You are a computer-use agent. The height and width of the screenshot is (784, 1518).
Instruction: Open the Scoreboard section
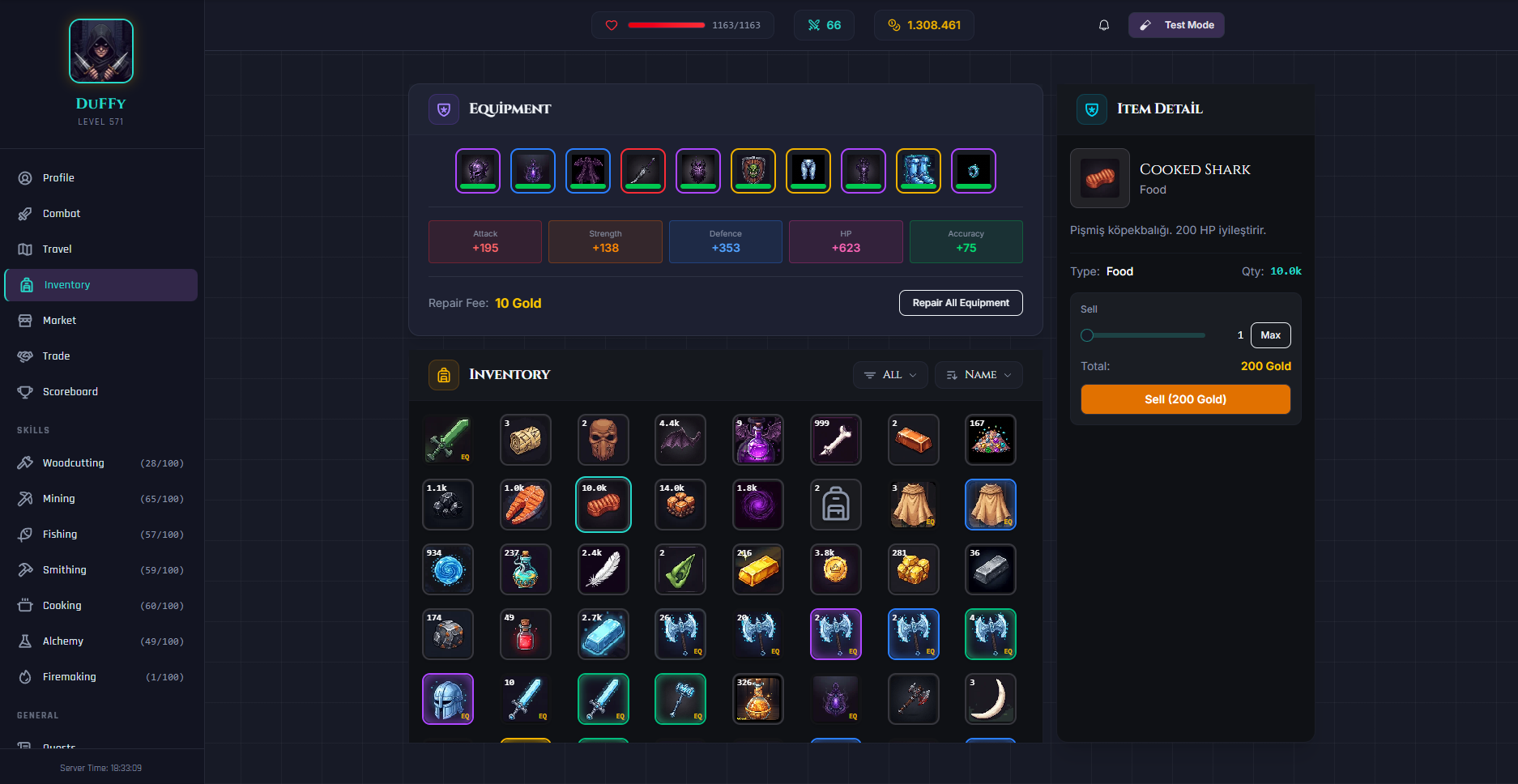[x=68, y=391]
